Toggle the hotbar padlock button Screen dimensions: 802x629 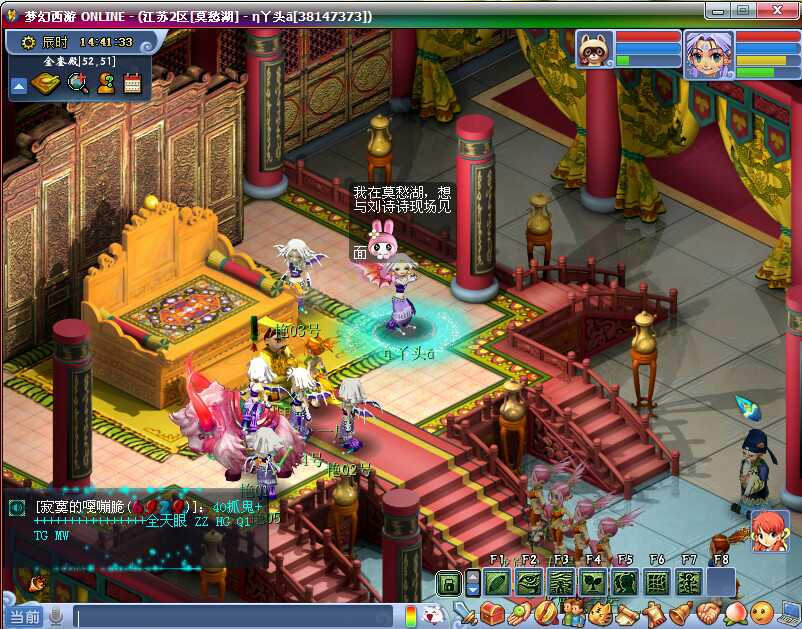450,583
